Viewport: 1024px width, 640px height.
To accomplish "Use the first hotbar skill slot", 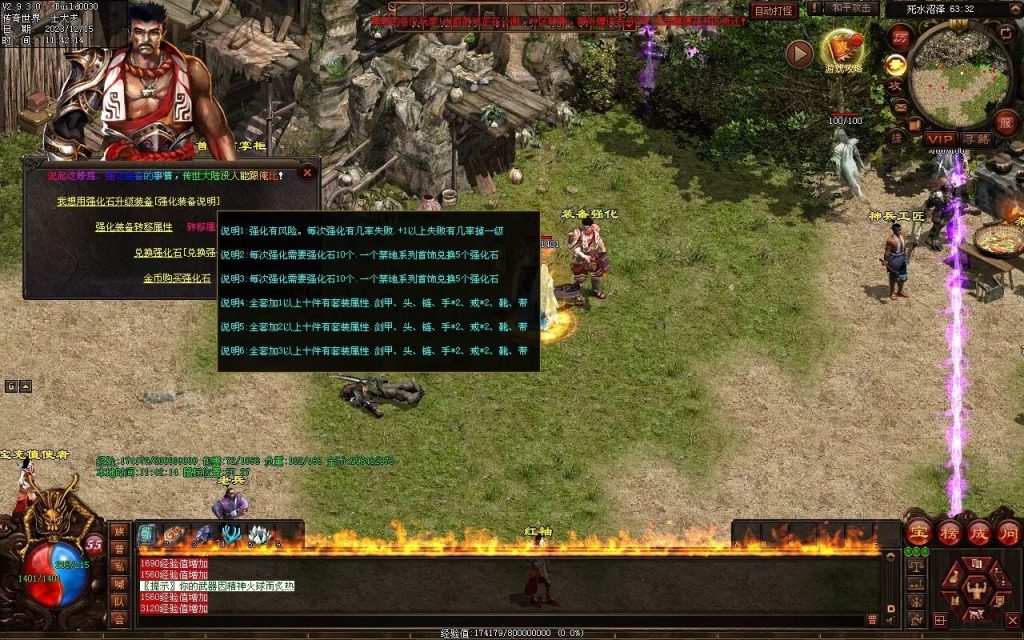I will [147, 535].
